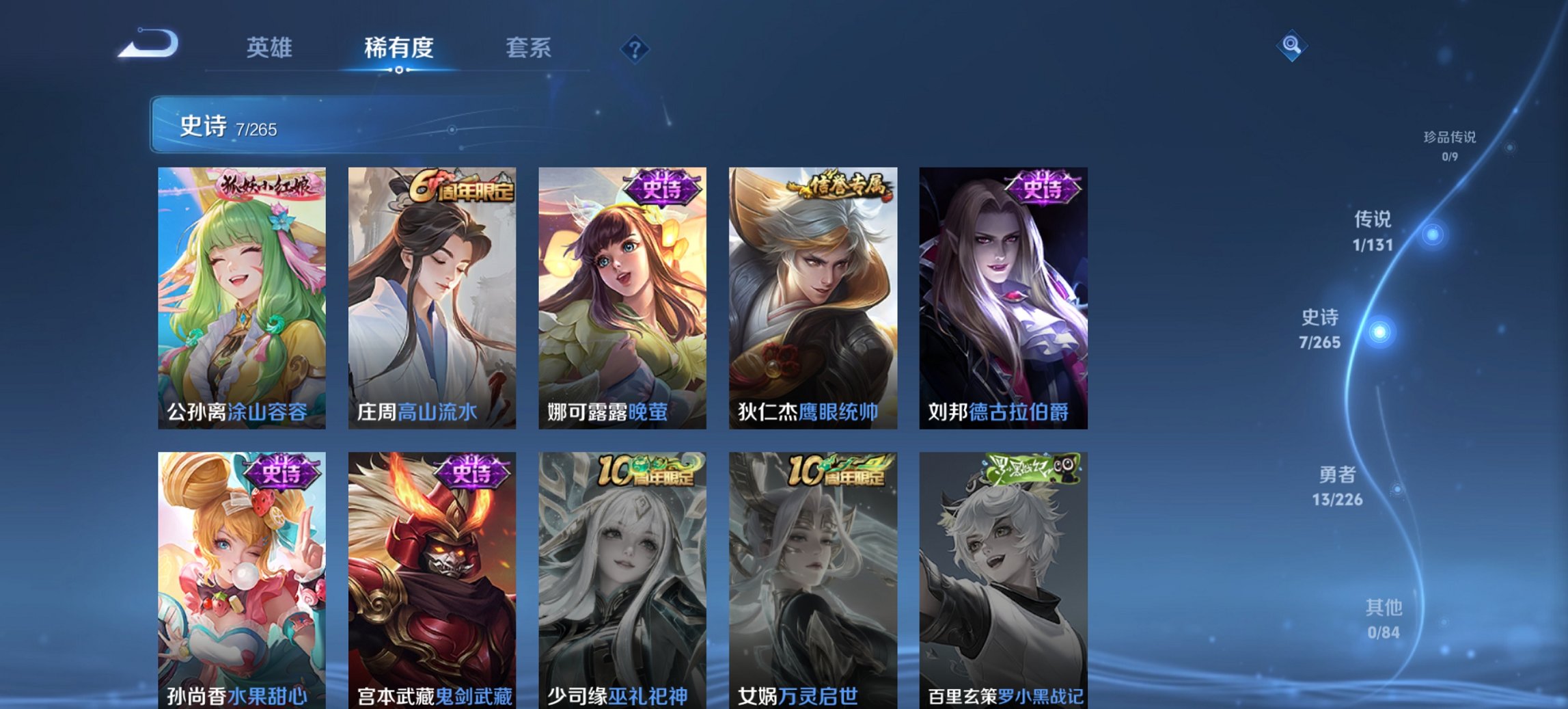Open the help icon with question mark
This screenshot has height=709, width=1568.
pos(635,48)
